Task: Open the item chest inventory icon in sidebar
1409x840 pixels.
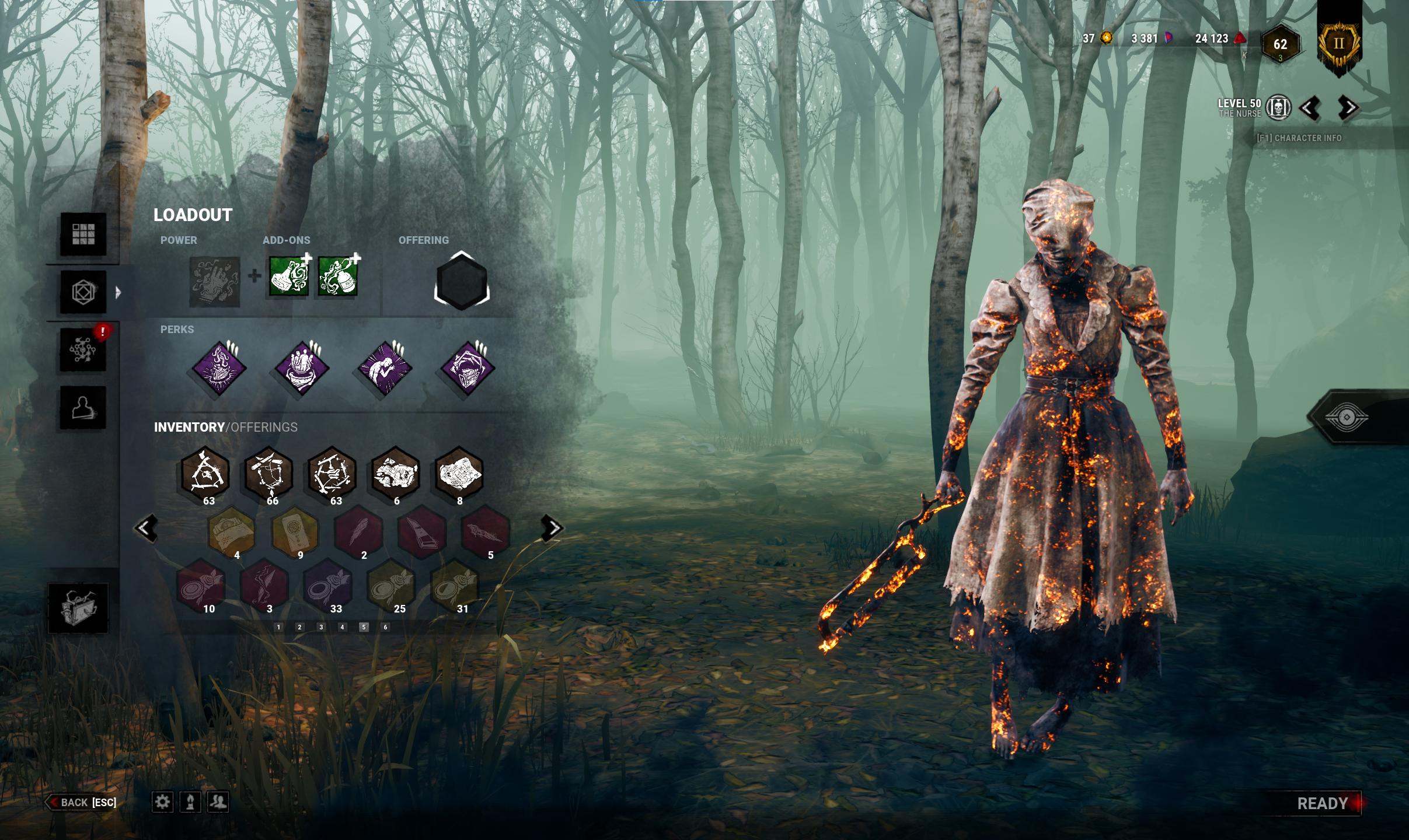Action: 83,607
